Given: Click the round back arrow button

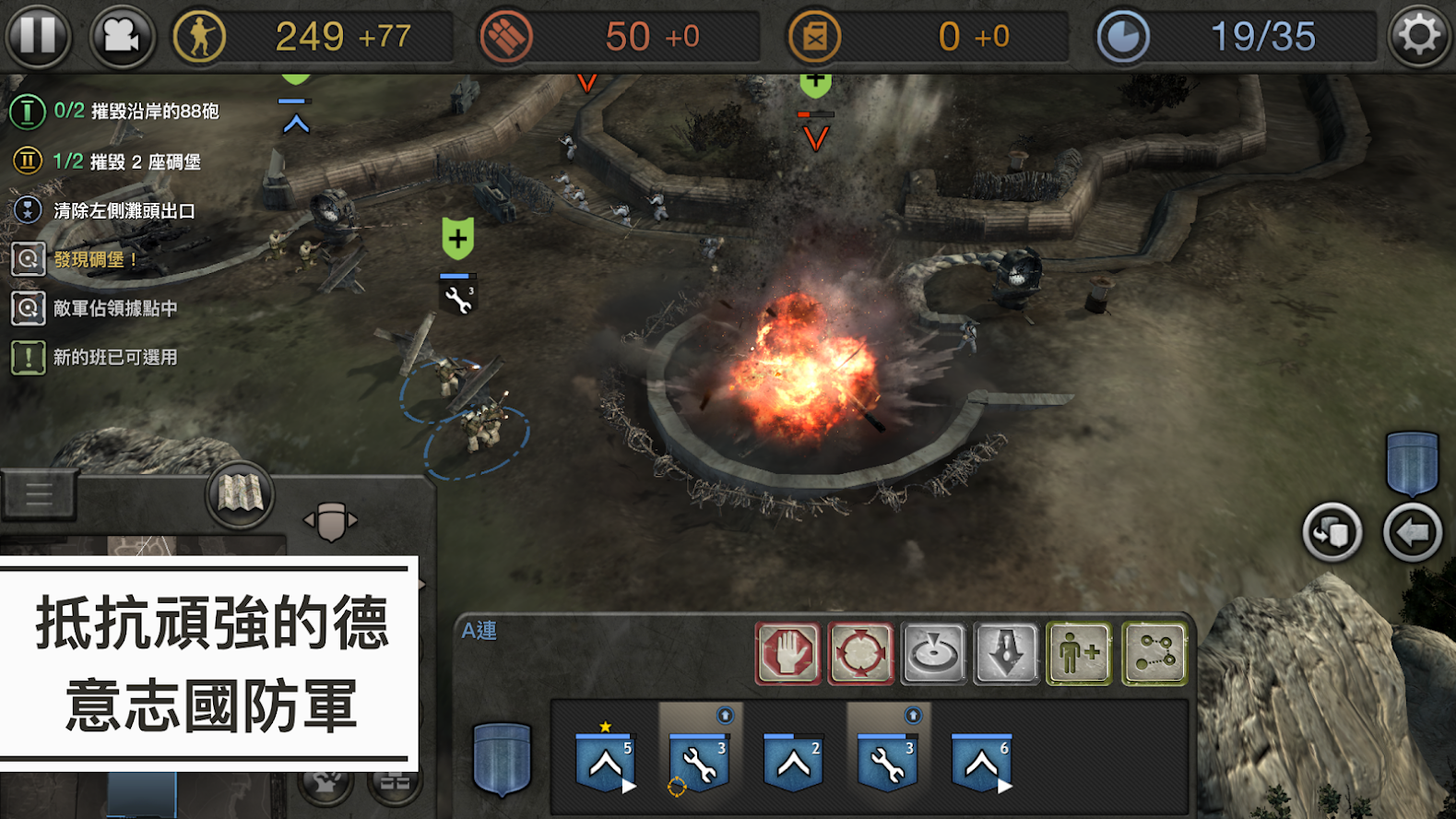Looking at the screenshot, I should pos(1412,532).
